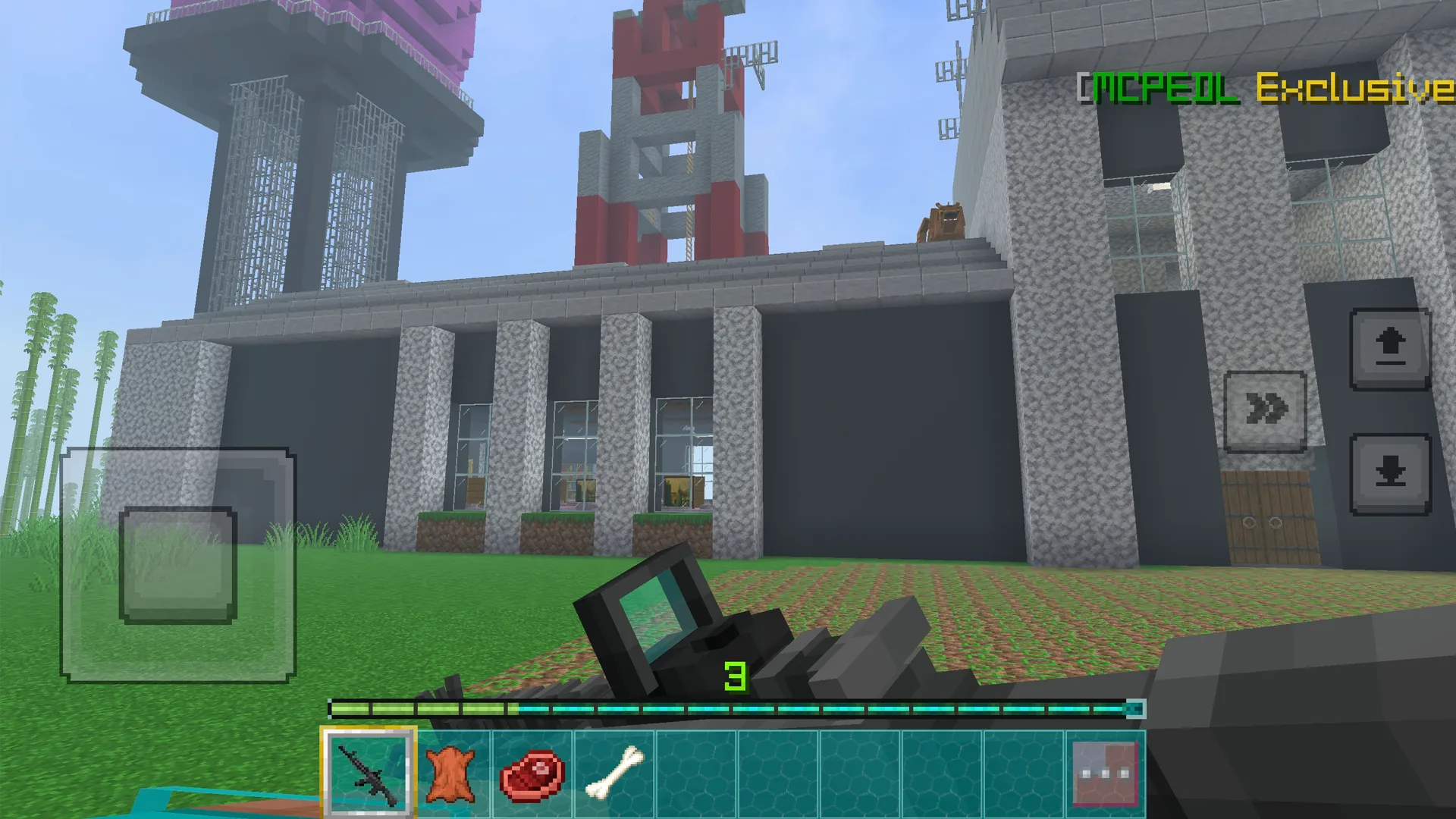Select the rifle hotbar slot
Viewport: 1456px width, 819px height.
[369, 773]
